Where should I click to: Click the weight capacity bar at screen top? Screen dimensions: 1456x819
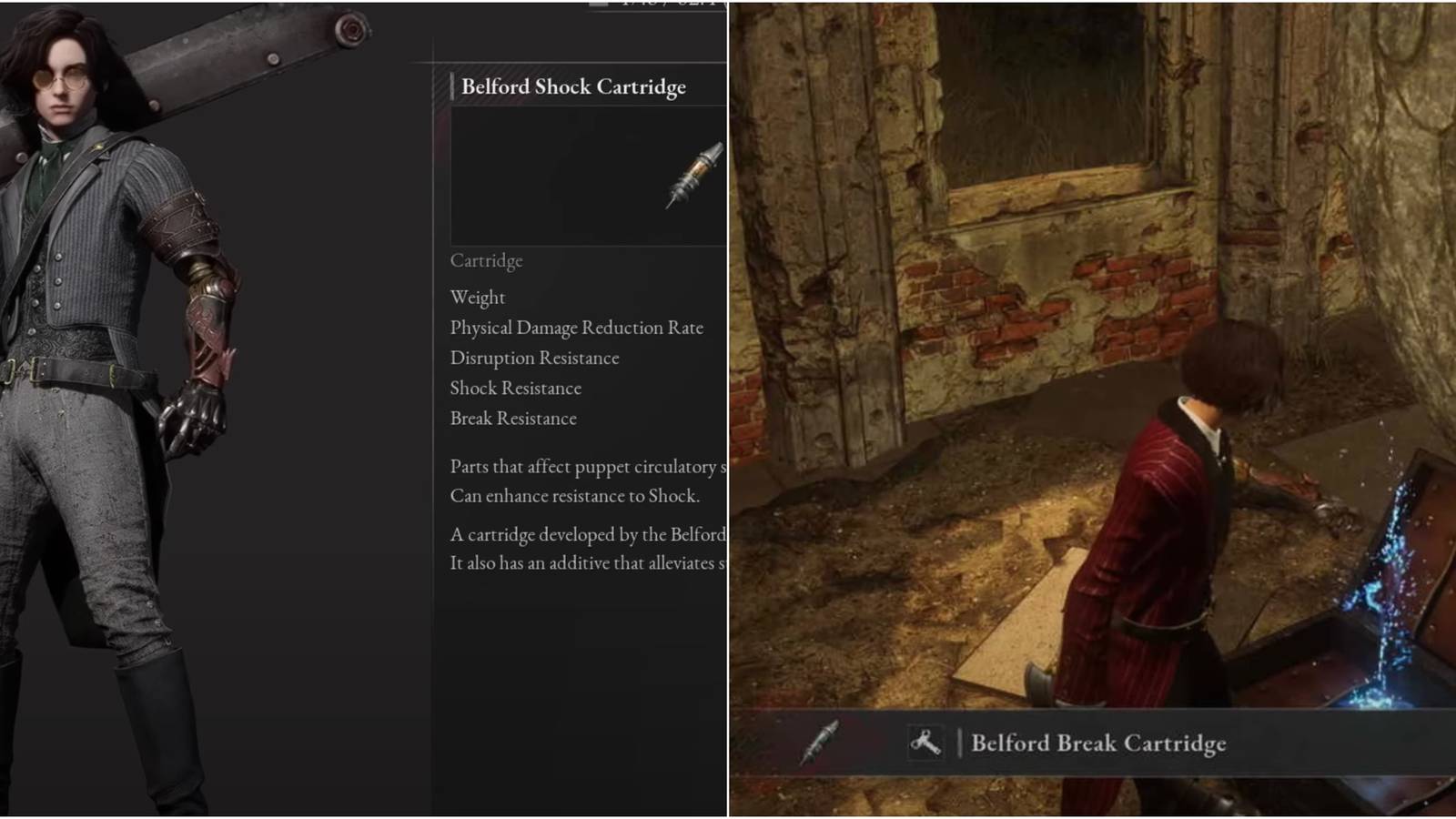pos(637,5)
